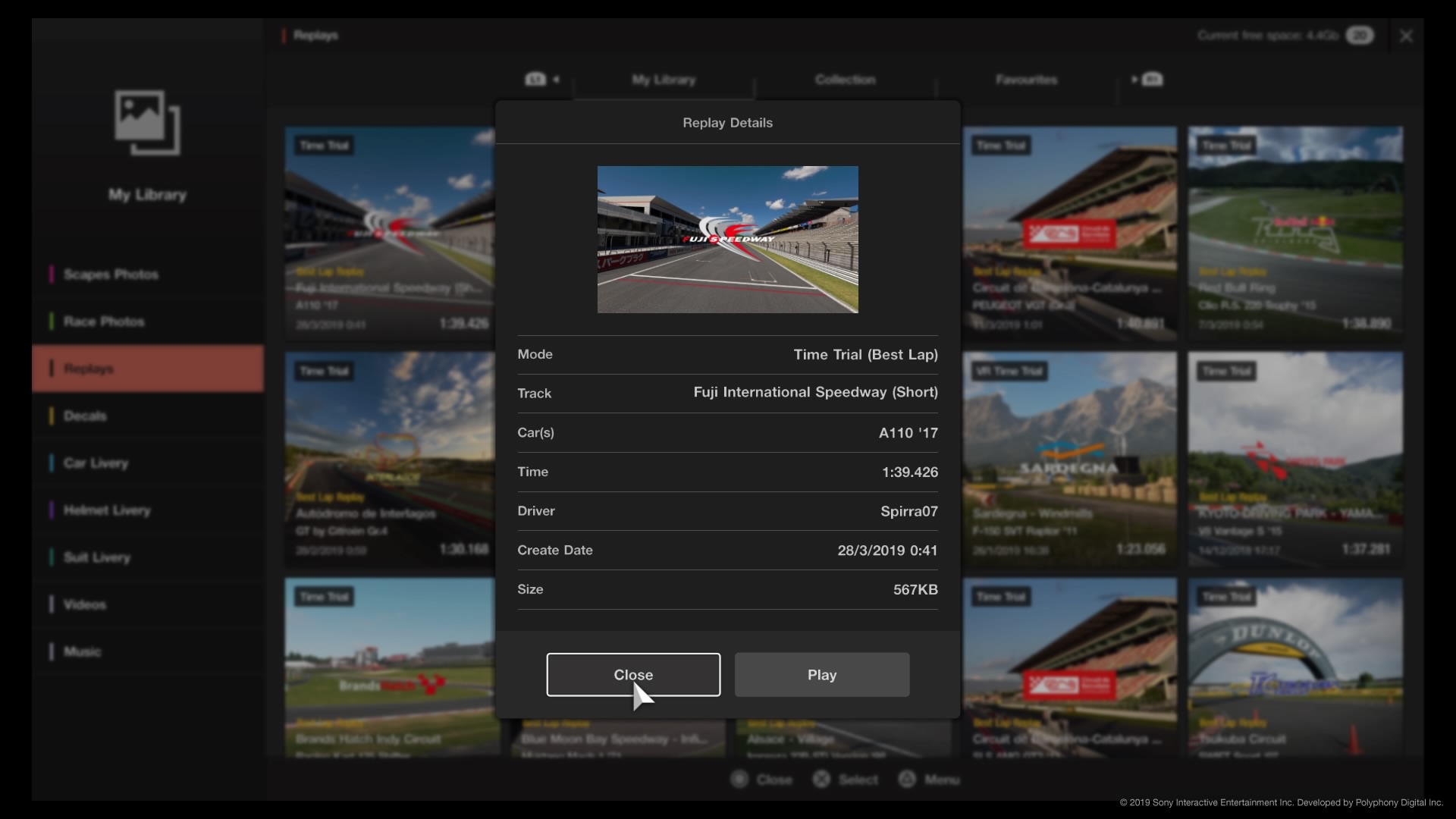Viewport: 1456px width, 819px height.
Task: Open Music from the sidebar
Action: pos(84,651)
